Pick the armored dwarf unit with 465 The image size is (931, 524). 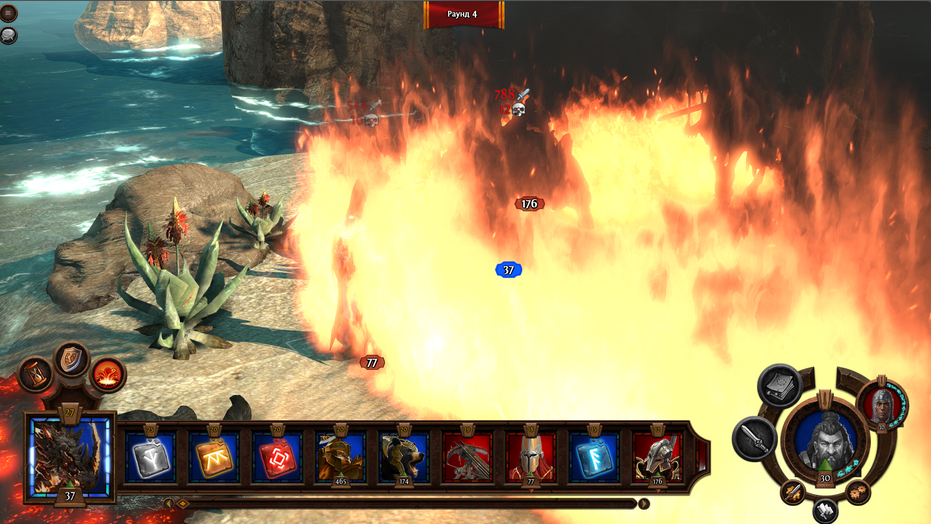tap(341, 457)
